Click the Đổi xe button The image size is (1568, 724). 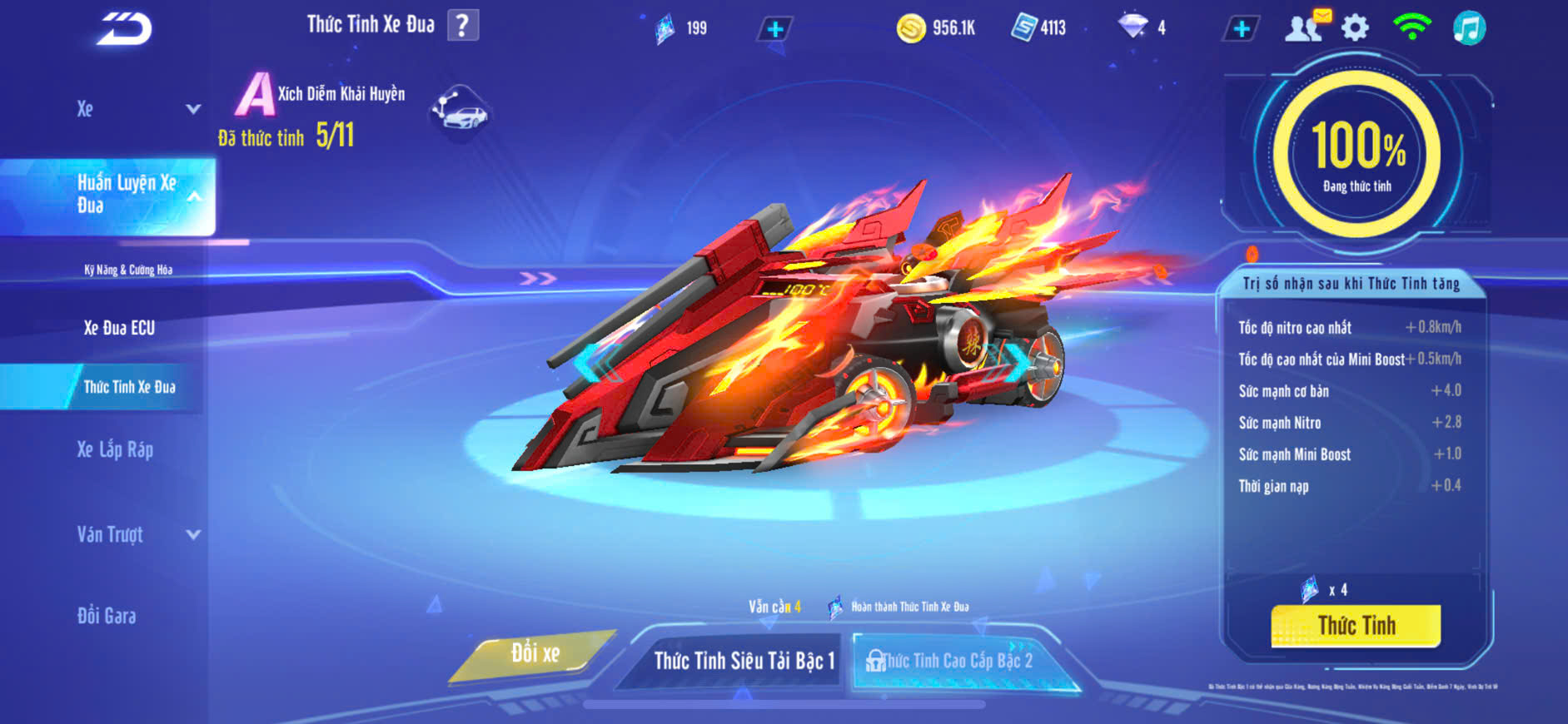535,654
